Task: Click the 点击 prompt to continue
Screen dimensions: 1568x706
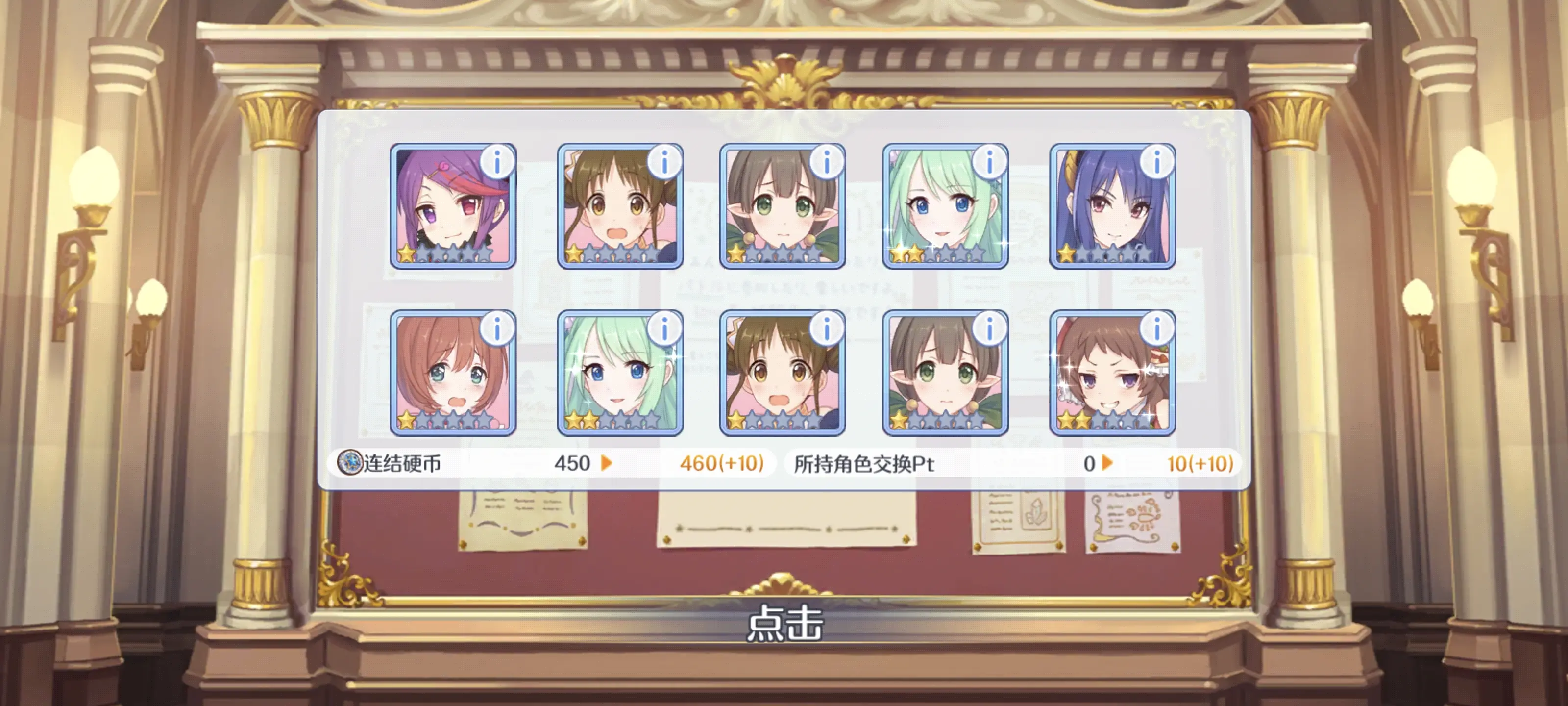Action: coord(784,623)
